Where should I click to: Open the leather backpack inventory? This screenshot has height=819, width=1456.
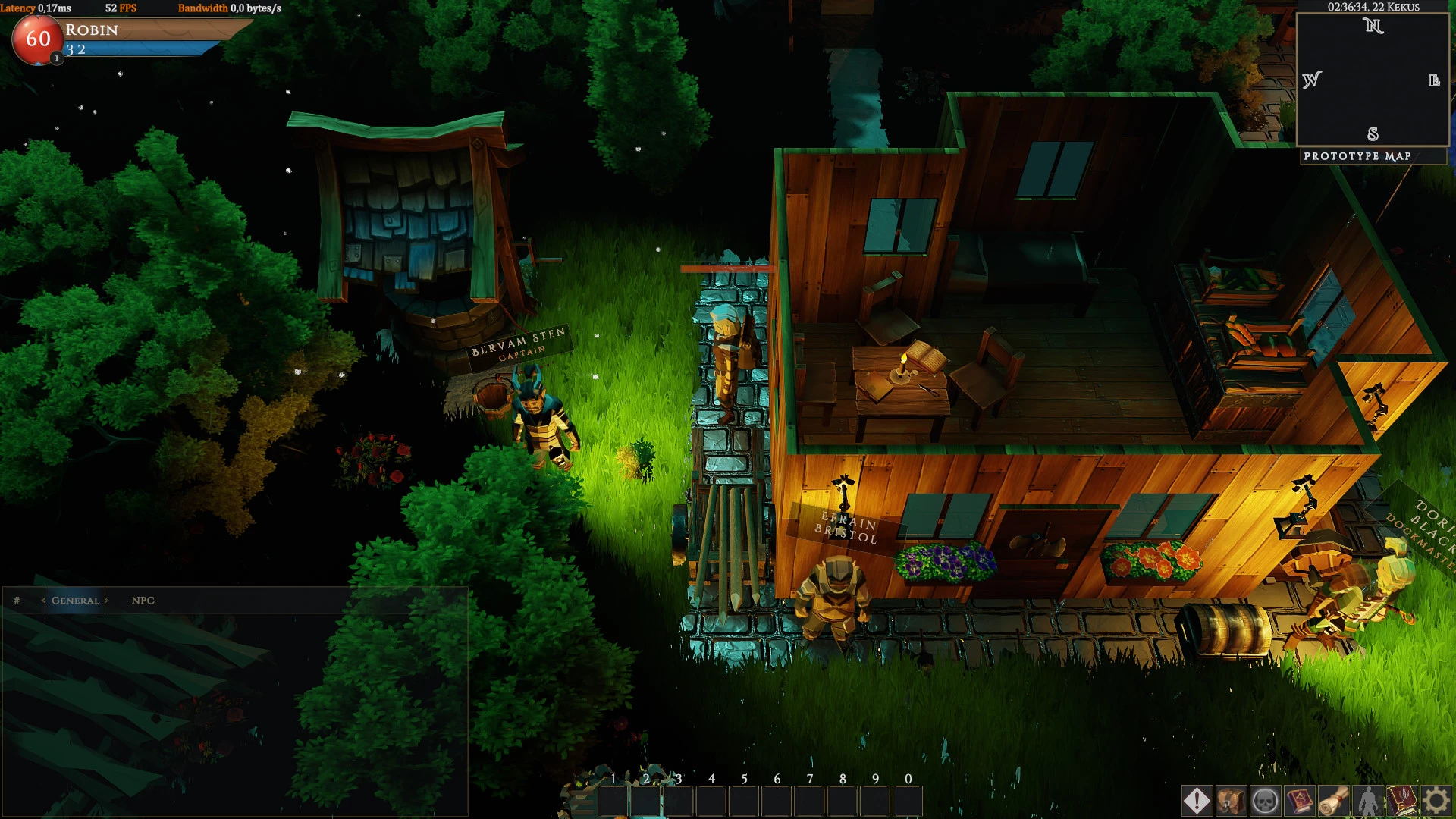1231,801
